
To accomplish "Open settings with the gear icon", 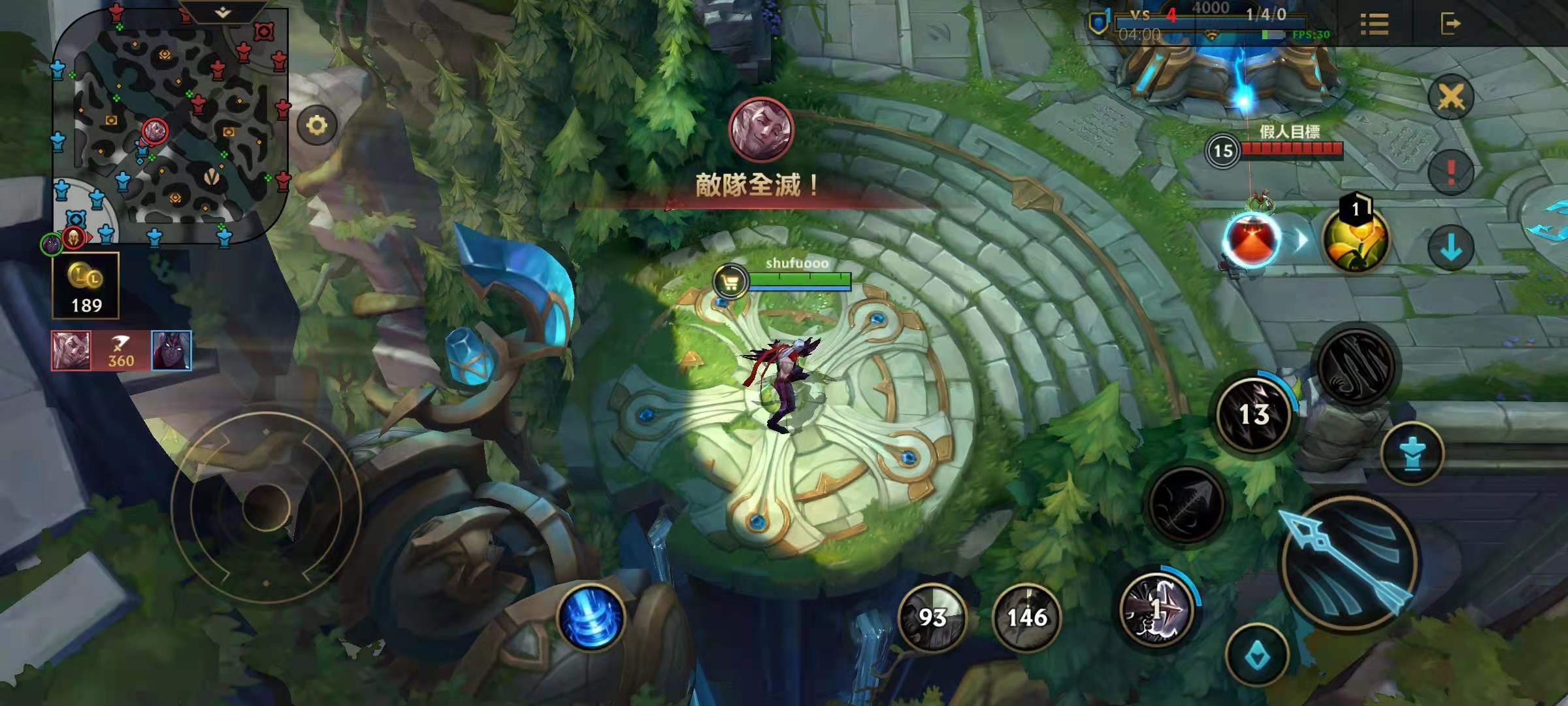I will coord(317,125).
